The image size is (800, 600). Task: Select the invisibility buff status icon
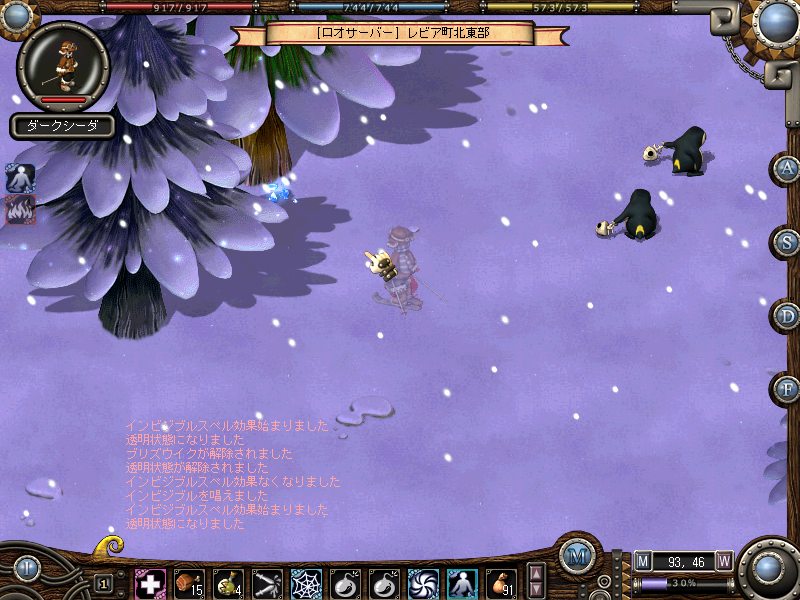tap(21, 179)
